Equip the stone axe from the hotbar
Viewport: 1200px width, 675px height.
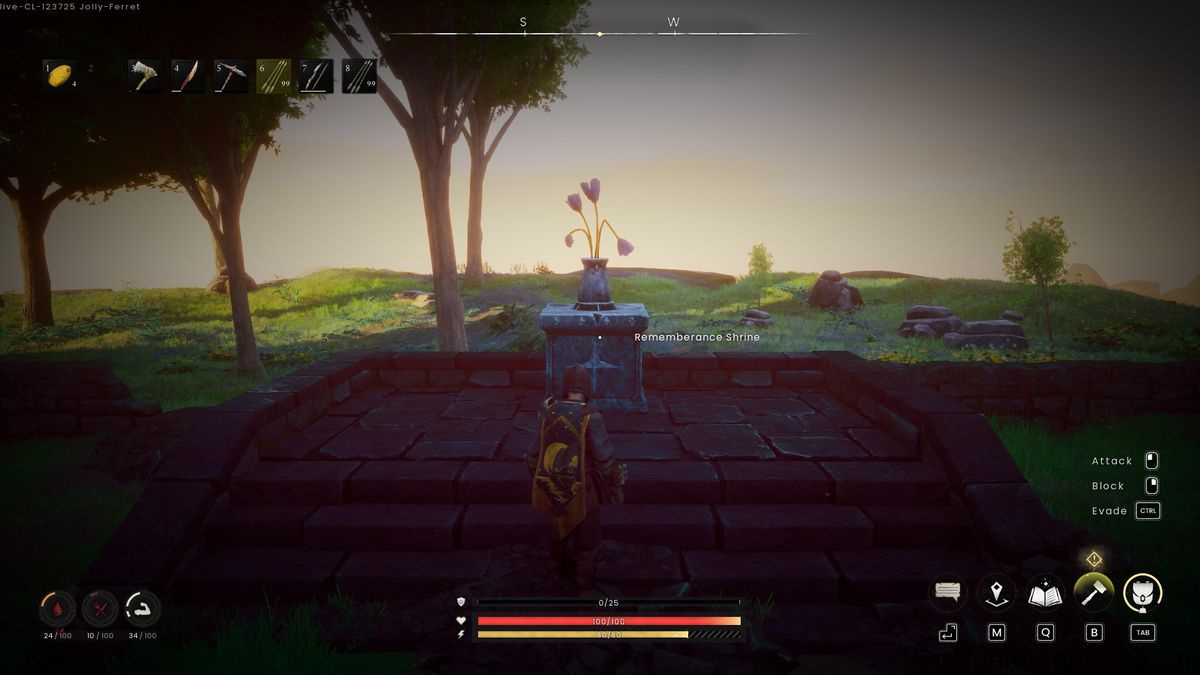145,76
